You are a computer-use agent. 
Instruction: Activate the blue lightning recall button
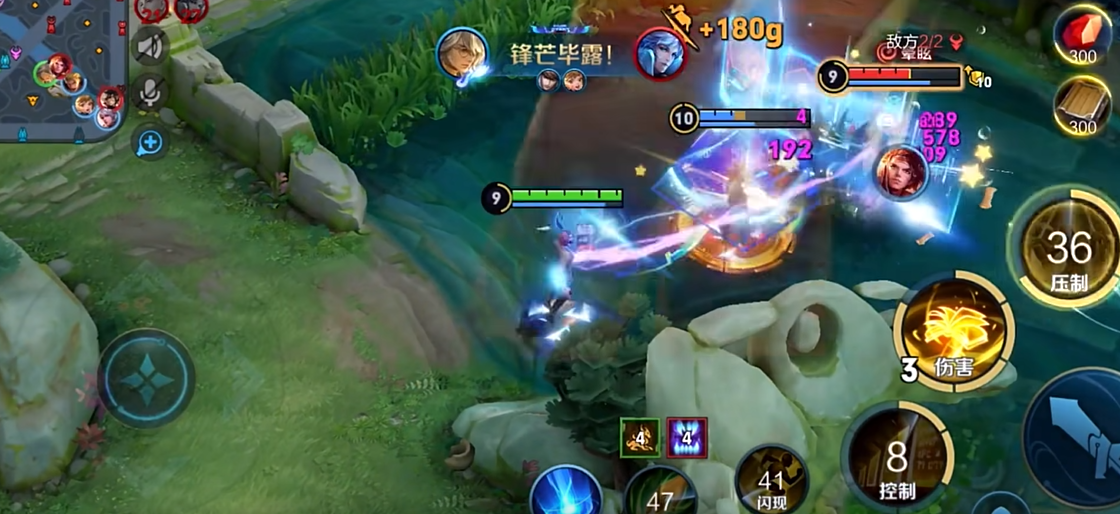point(565,492)
